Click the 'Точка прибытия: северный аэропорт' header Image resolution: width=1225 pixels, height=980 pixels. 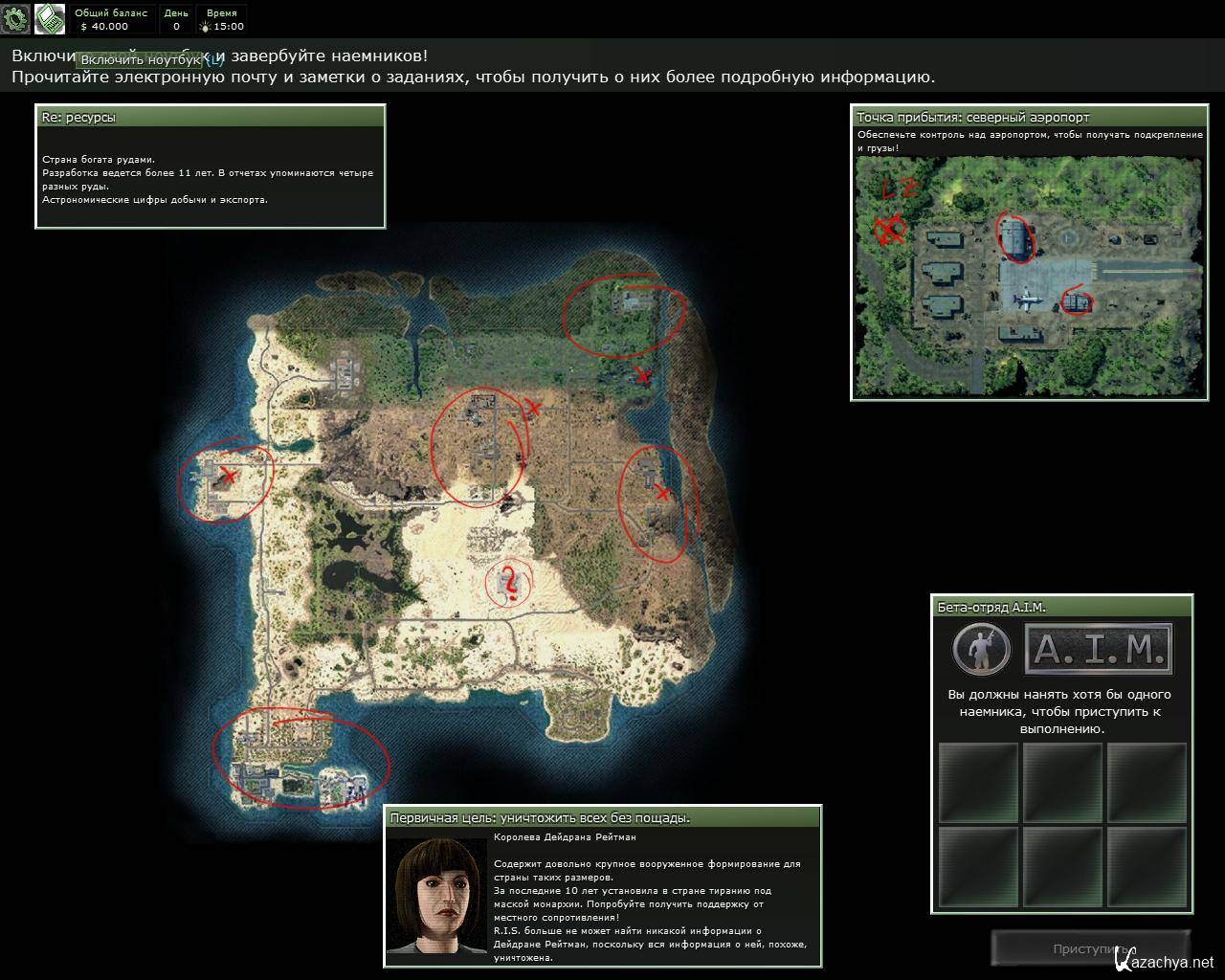(x=1028, y=118)
